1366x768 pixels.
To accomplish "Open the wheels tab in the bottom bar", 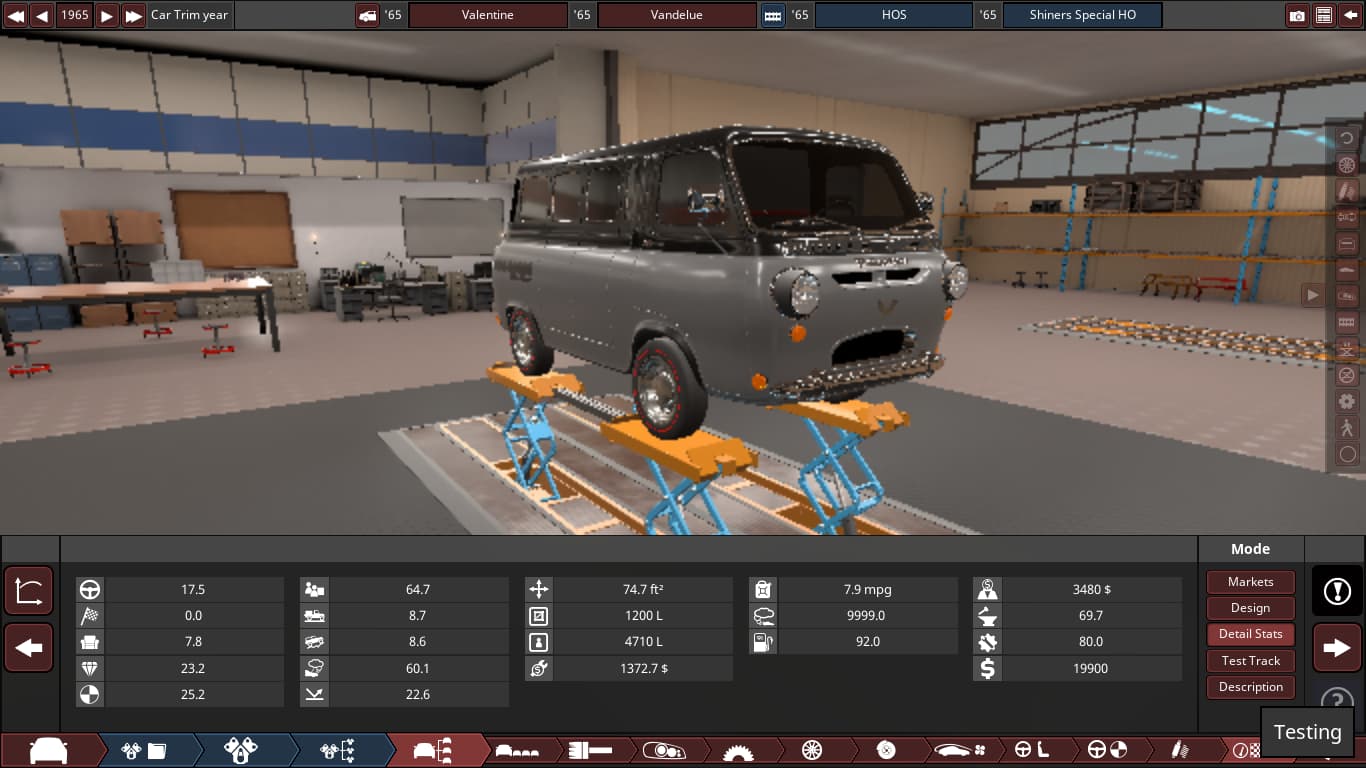I will coord(811,750).
